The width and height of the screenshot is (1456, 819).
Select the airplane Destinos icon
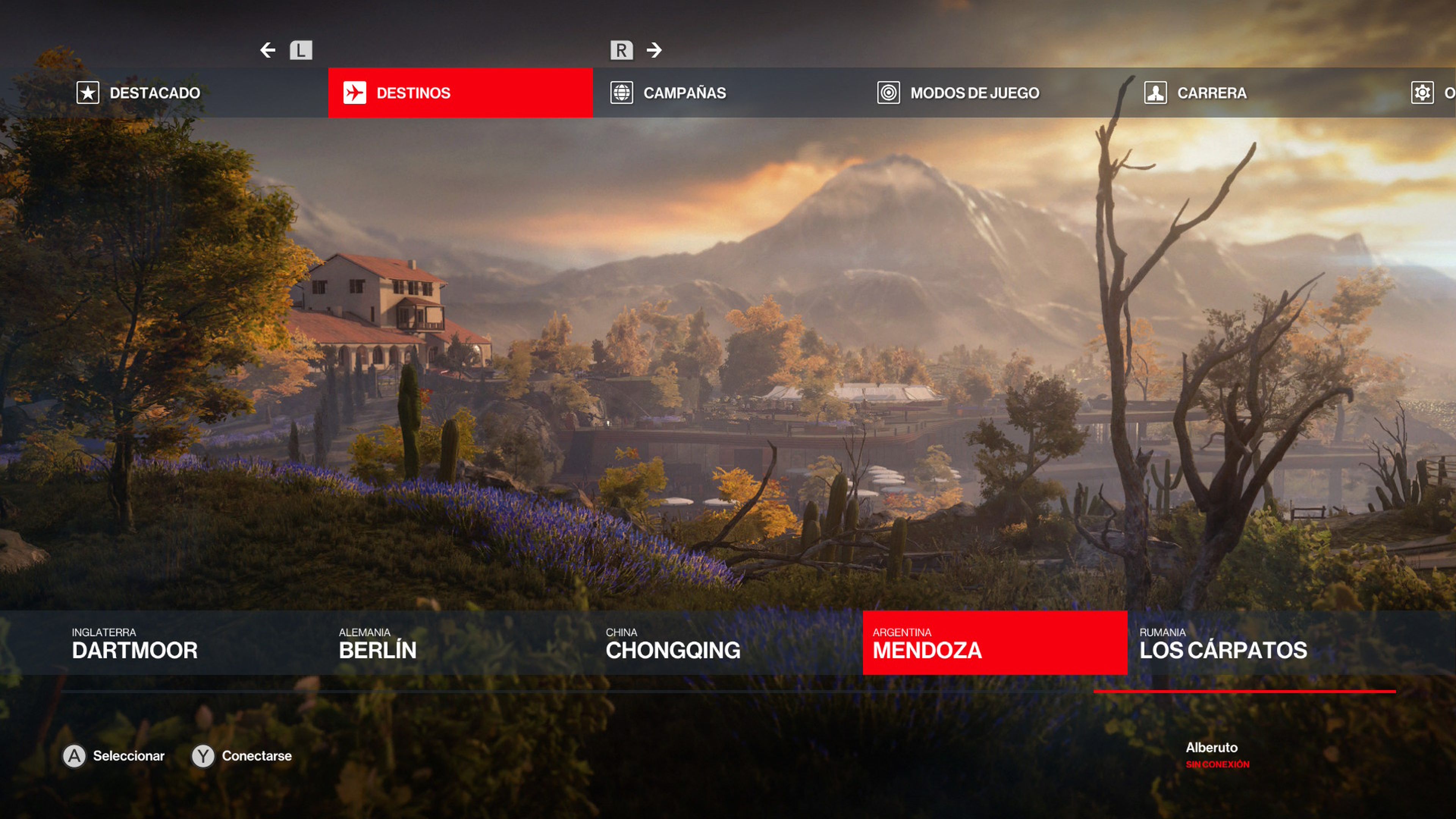point(355,93)
